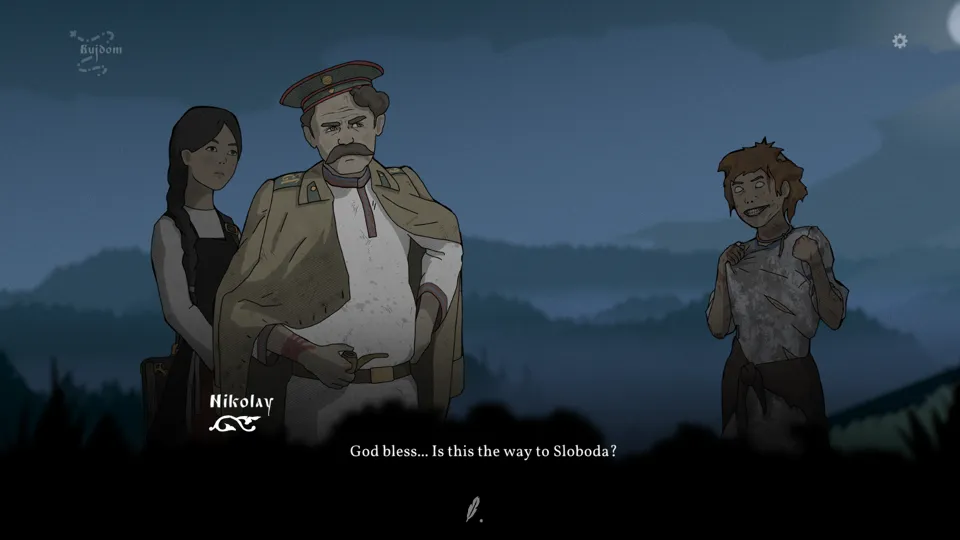Click the Bujdom logo icon
The height and width of the screenshot is (540, 960).
tap(97, 51)
